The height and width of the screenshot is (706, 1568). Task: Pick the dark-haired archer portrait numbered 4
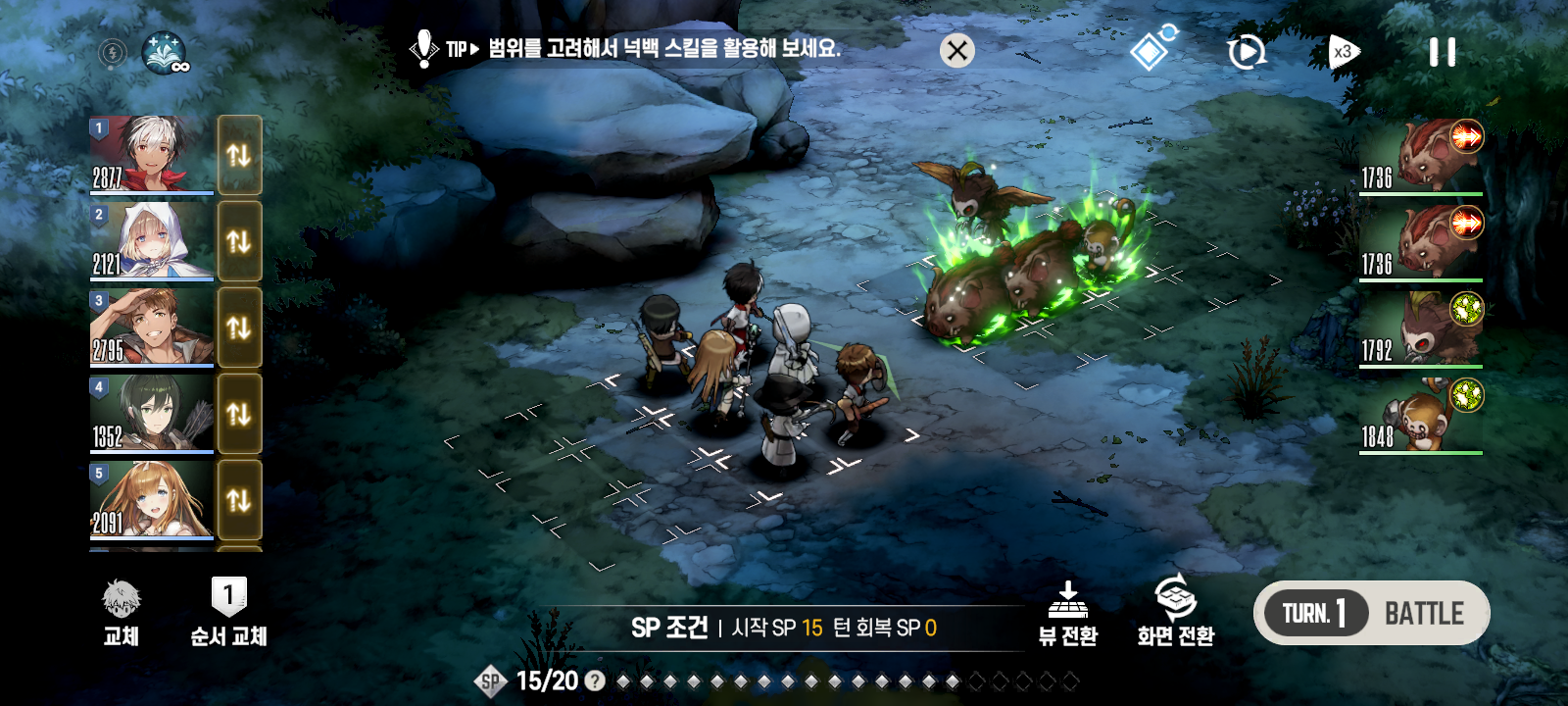point(152,413)
